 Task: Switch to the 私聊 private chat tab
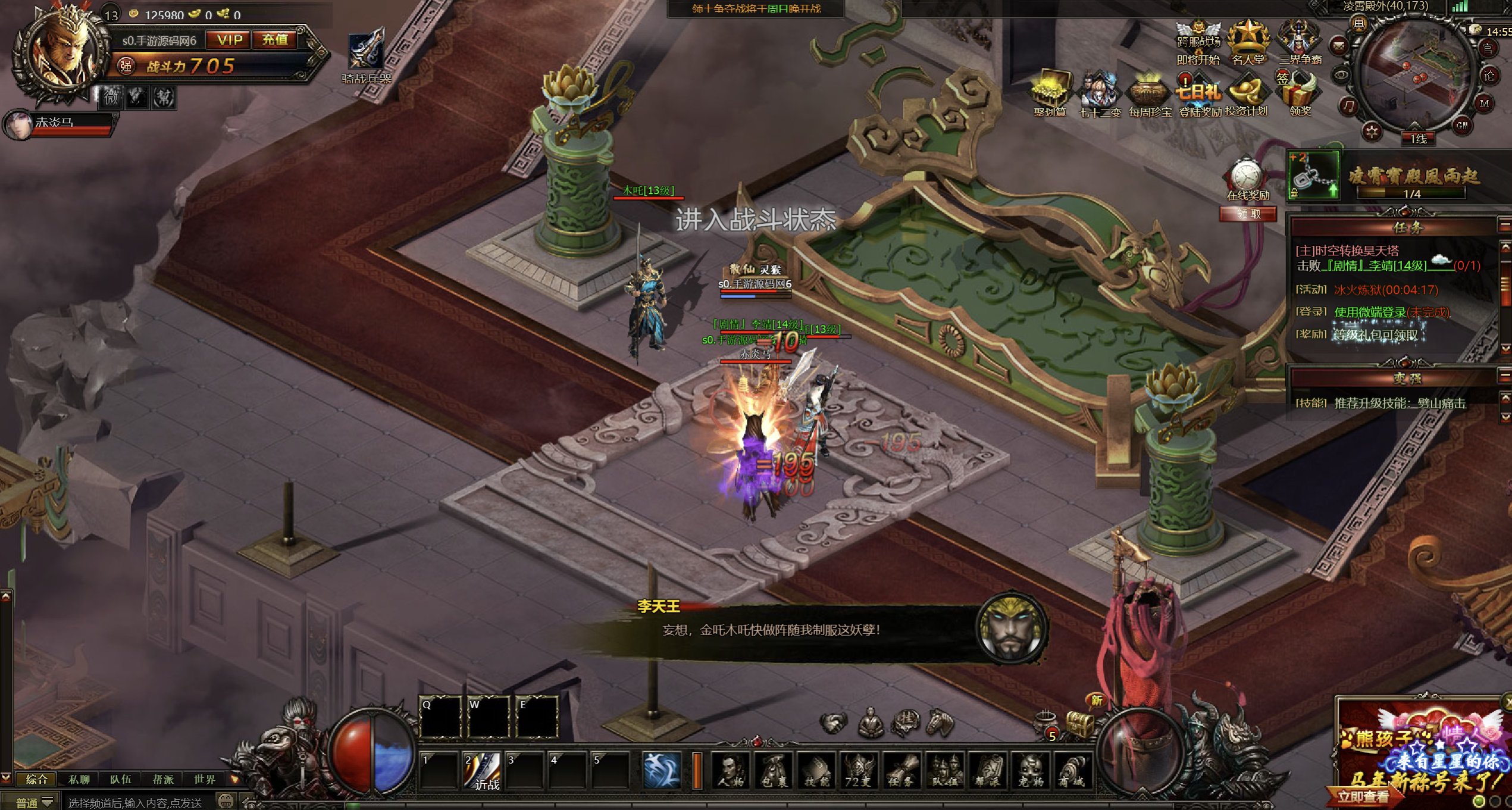click(79, 779)
